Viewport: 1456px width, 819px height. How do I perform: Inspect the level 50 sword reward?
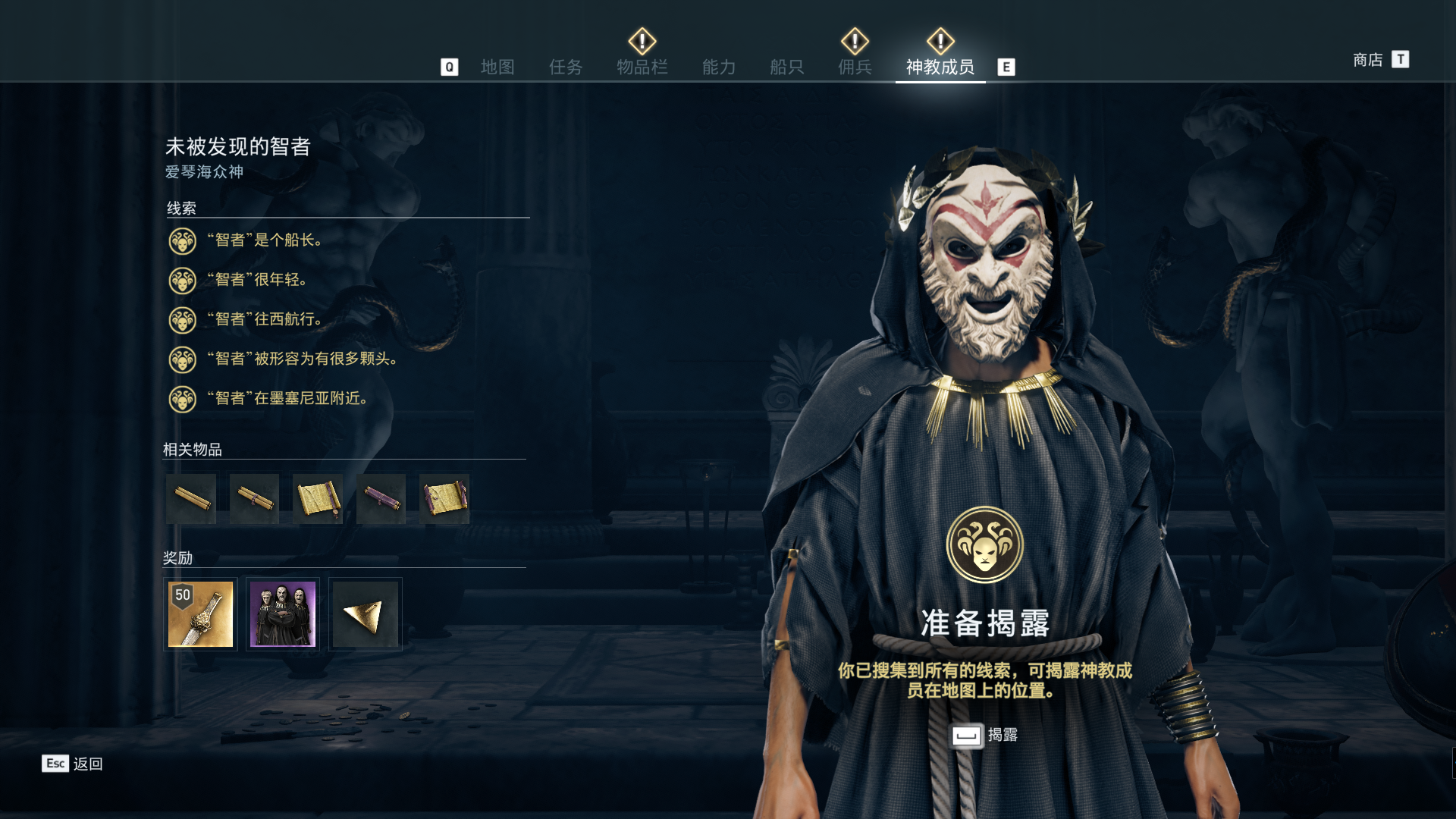[x=200, y=614]
